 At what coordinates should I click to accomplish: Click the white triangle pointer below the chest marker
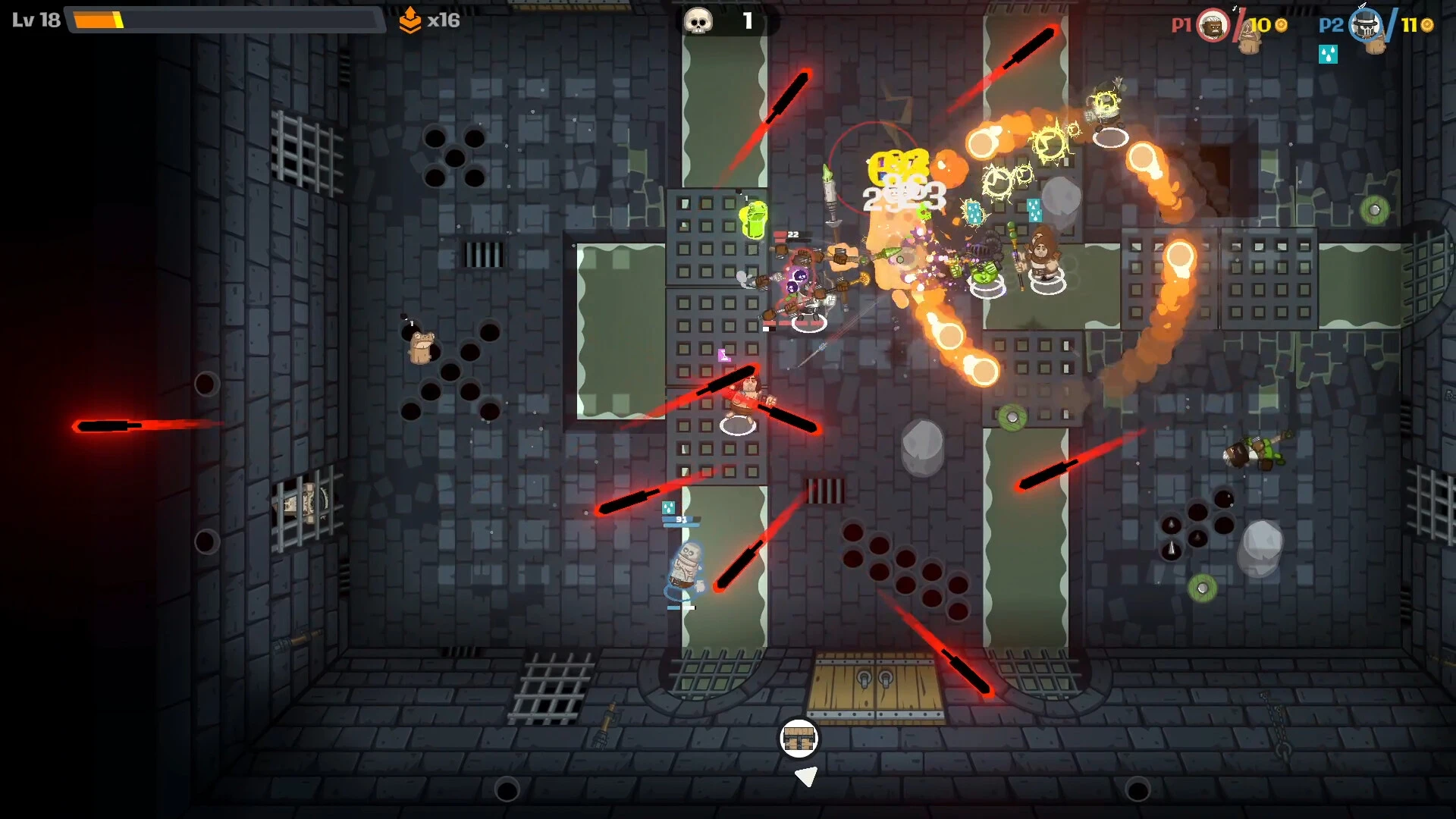pos(806,775)
